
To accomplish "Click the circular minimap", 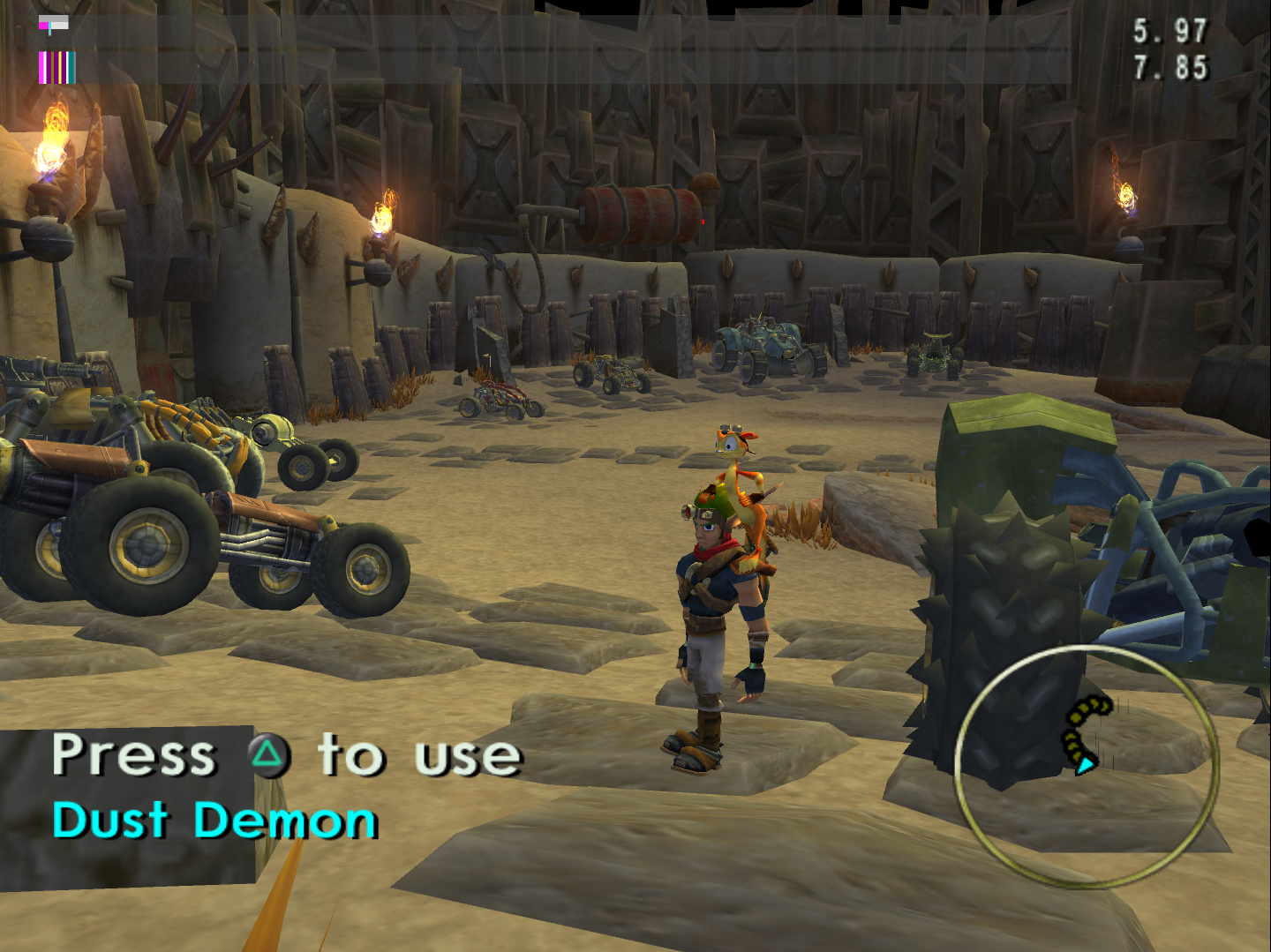I will point(1087,766).
